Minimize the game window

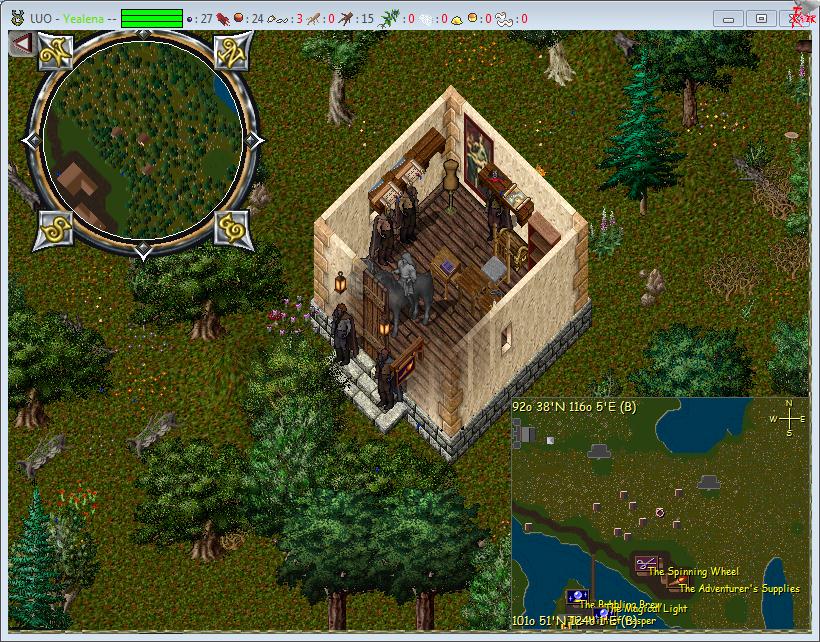730,18
